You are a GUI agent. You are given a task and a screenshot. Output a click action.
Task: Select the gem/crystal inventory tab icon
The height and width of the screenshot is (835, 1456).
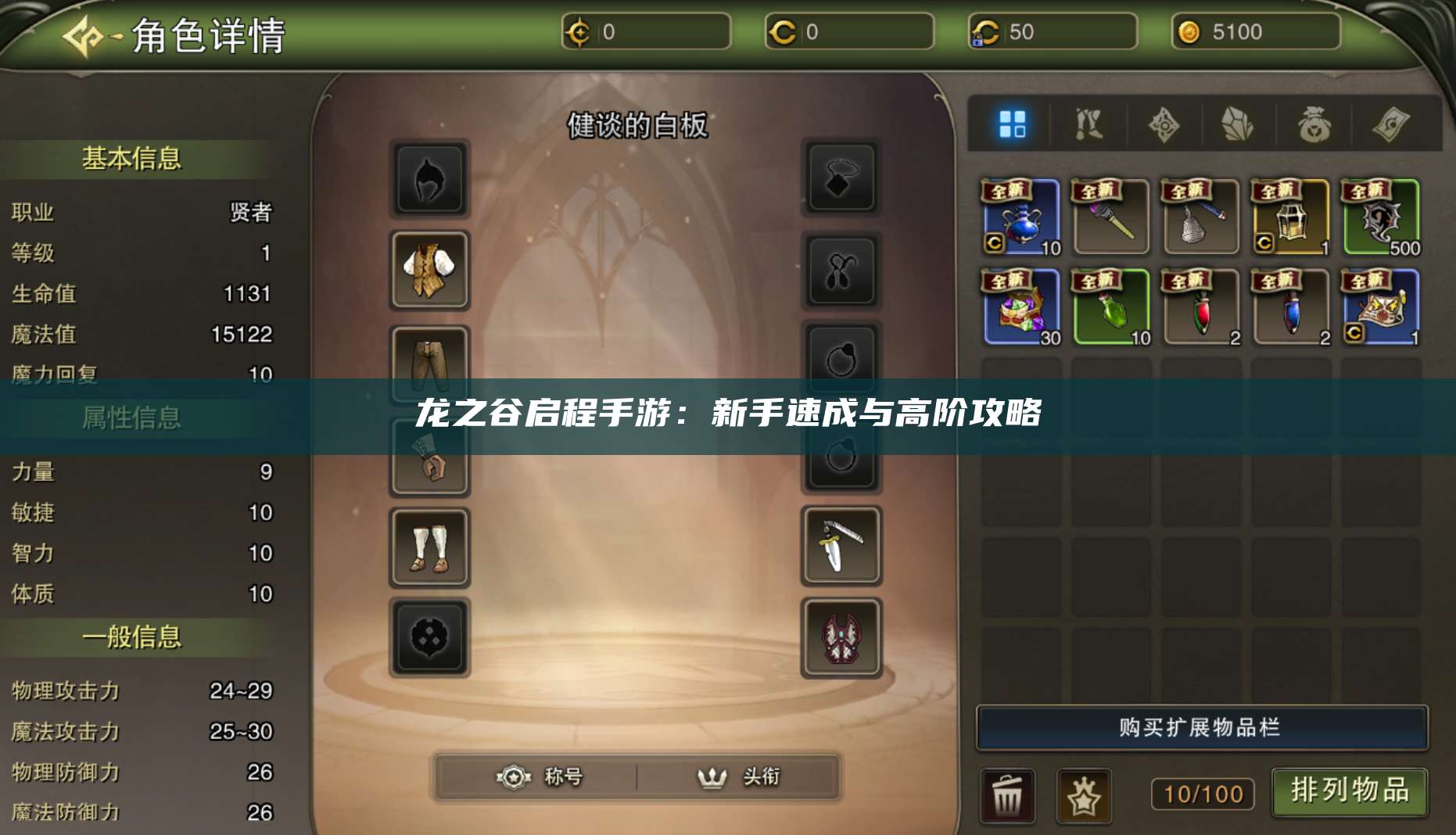pos(1238,125)
